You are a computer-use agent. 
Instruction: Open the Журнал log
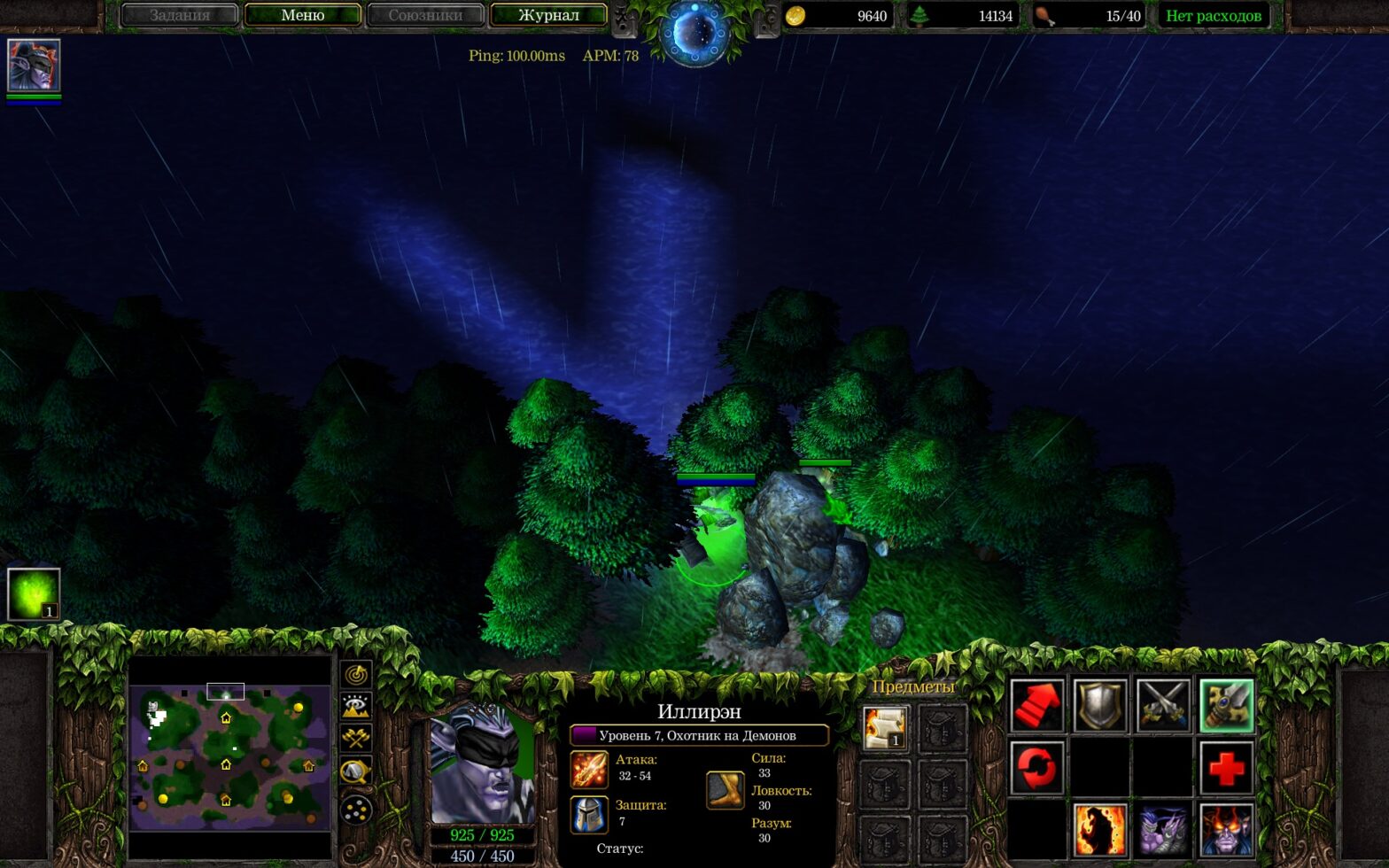point(548,15)
